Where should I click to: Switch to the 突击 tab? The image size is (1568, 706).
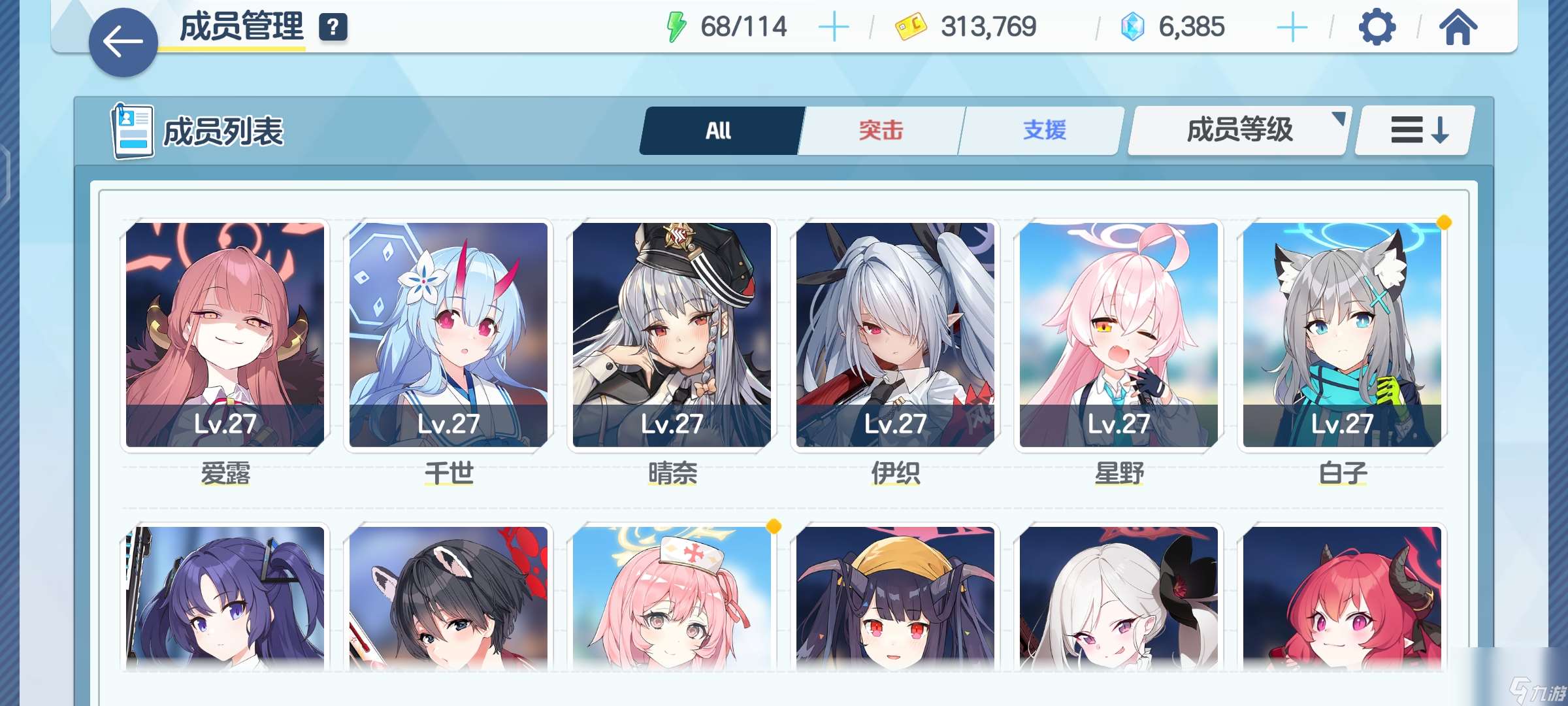[879, 130]
